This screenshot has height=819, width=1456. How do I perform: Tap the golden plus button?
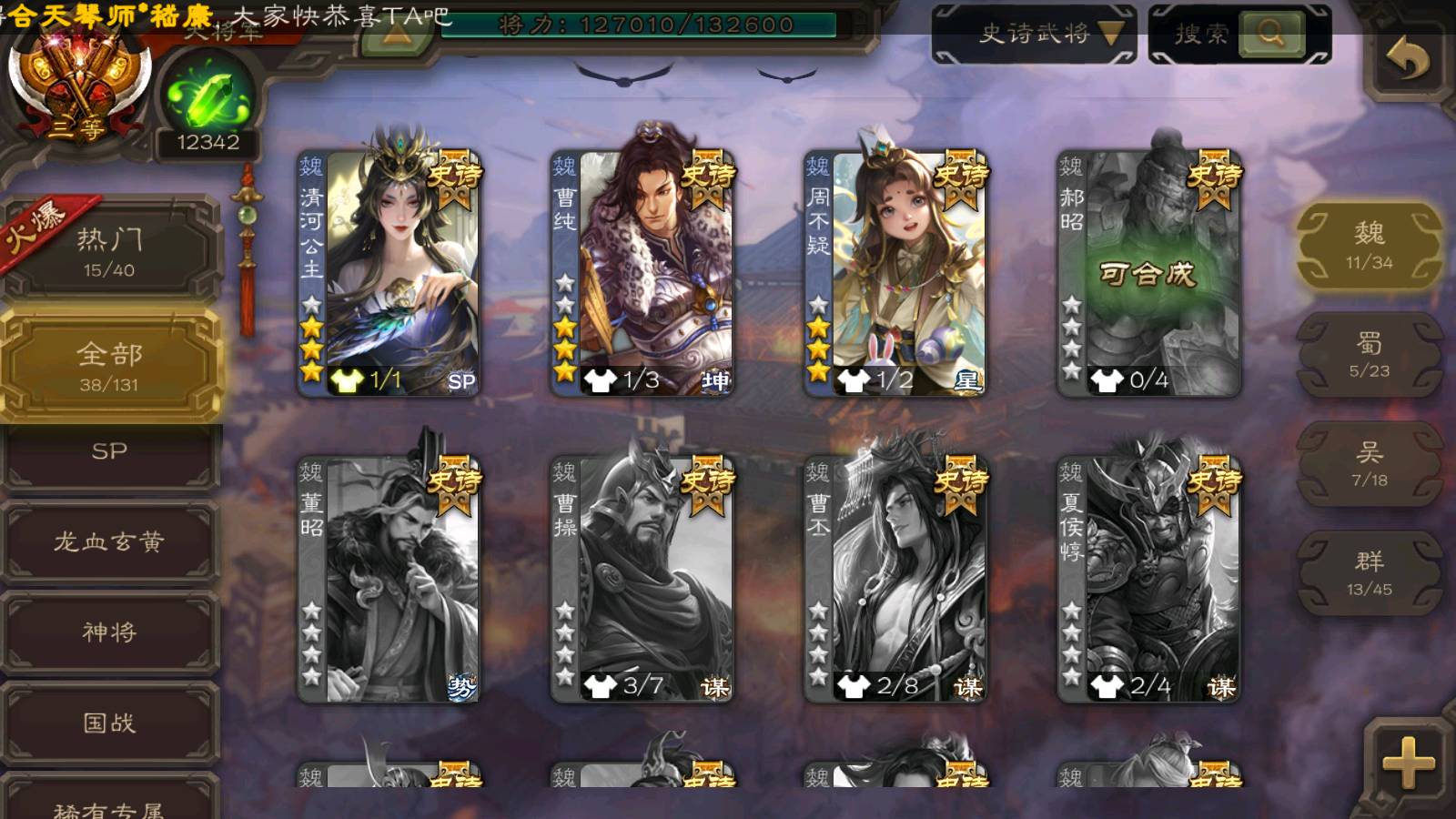[1407, 761]
